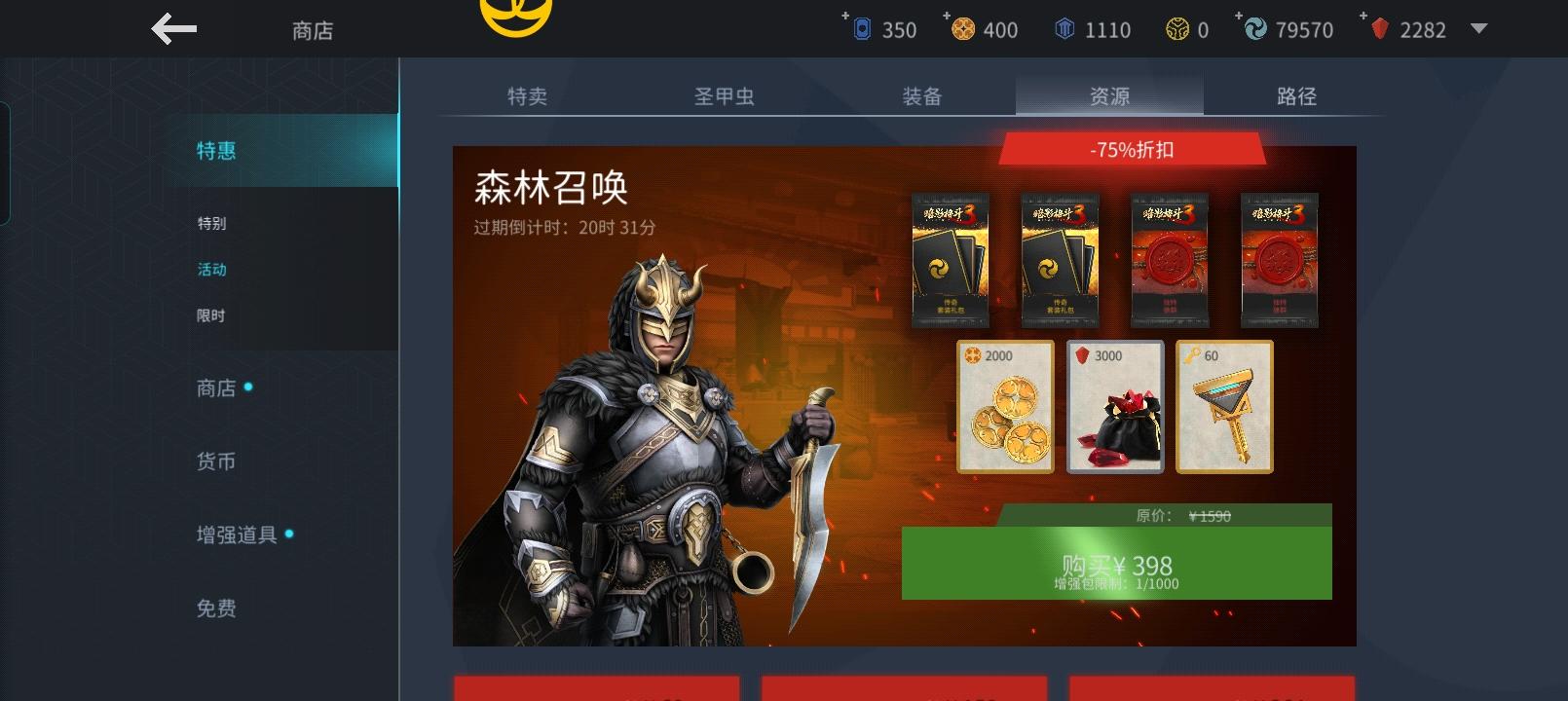Open the 免费 section in the sidebar
Viewport: 1568px width, 701px height.
coord(213,609)
